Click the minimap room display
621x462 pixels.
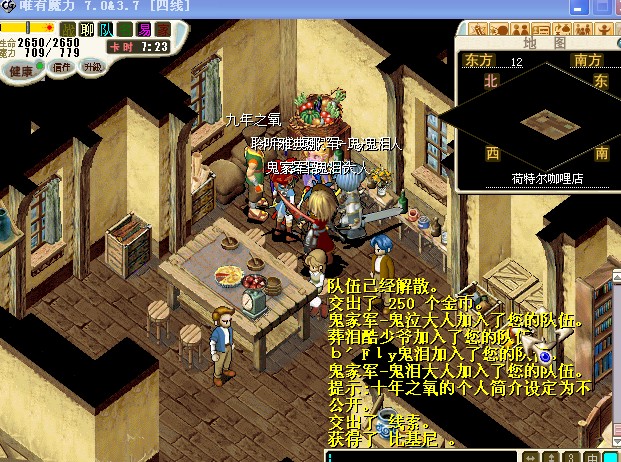[x=545, y=123]
